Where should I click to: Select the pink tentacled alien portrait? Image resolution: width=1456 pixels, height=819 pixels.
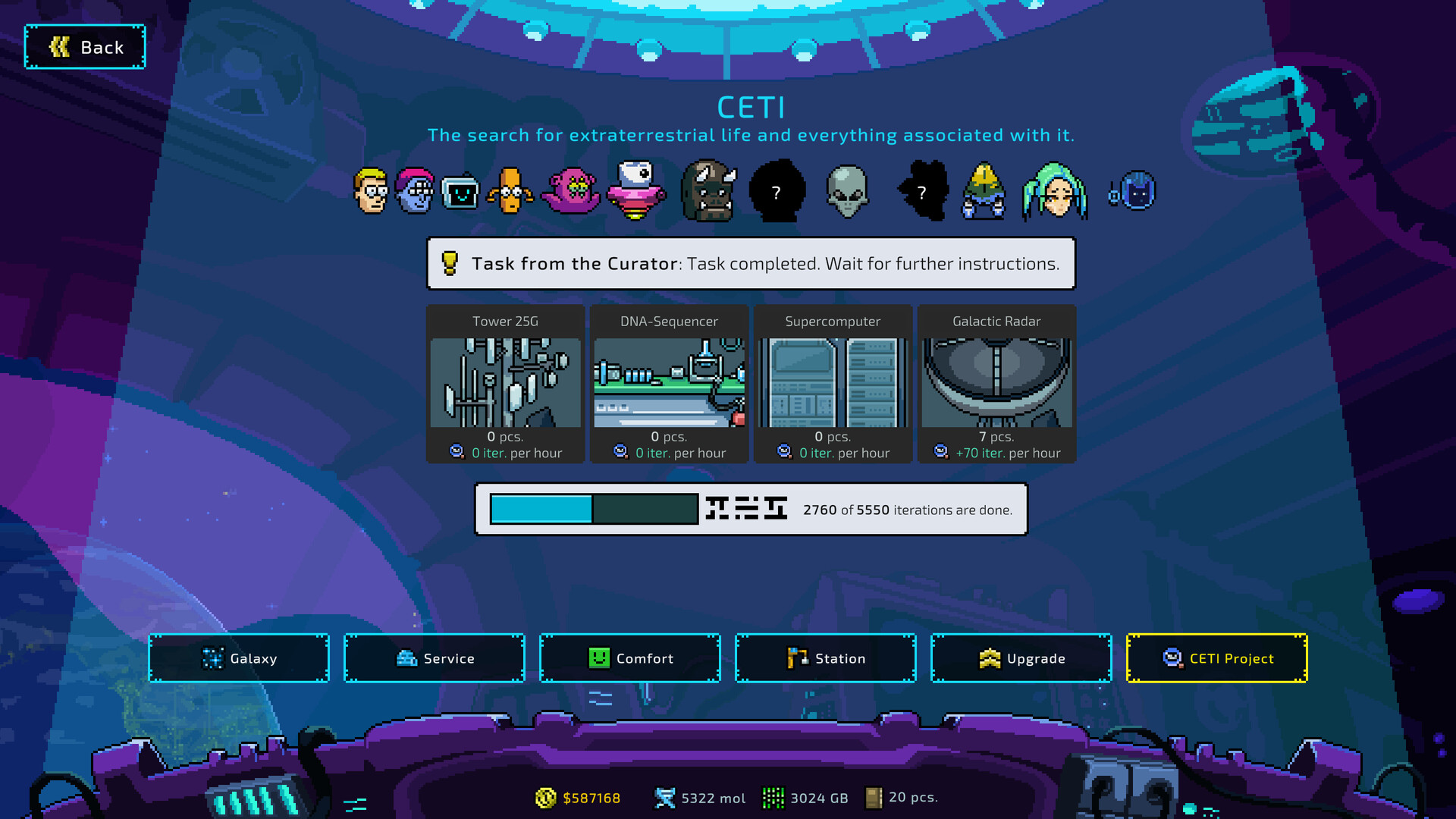tap(573, 192)
